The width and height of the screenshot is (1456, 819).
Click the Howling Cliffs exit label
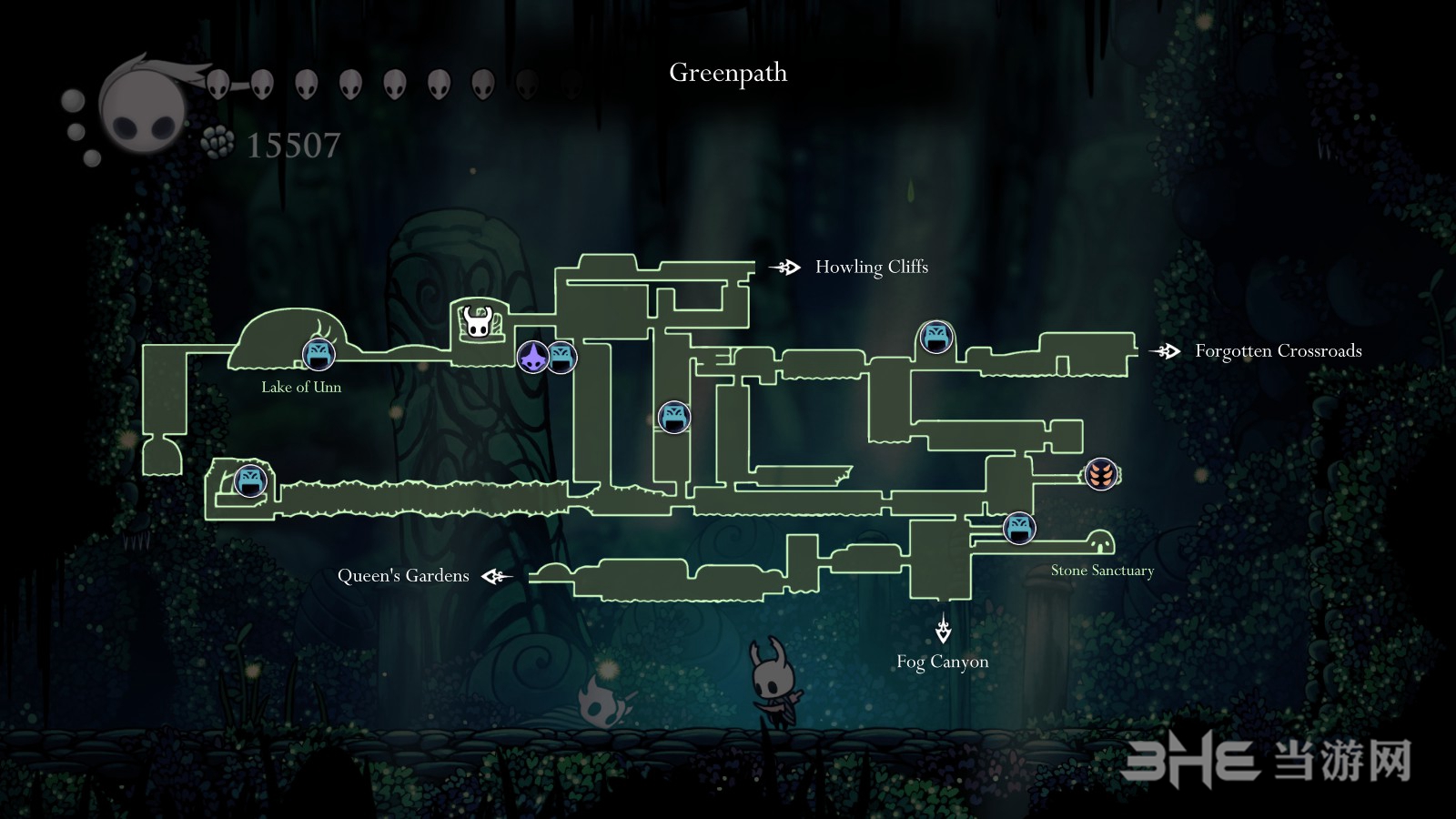click(x=871, y=267)
